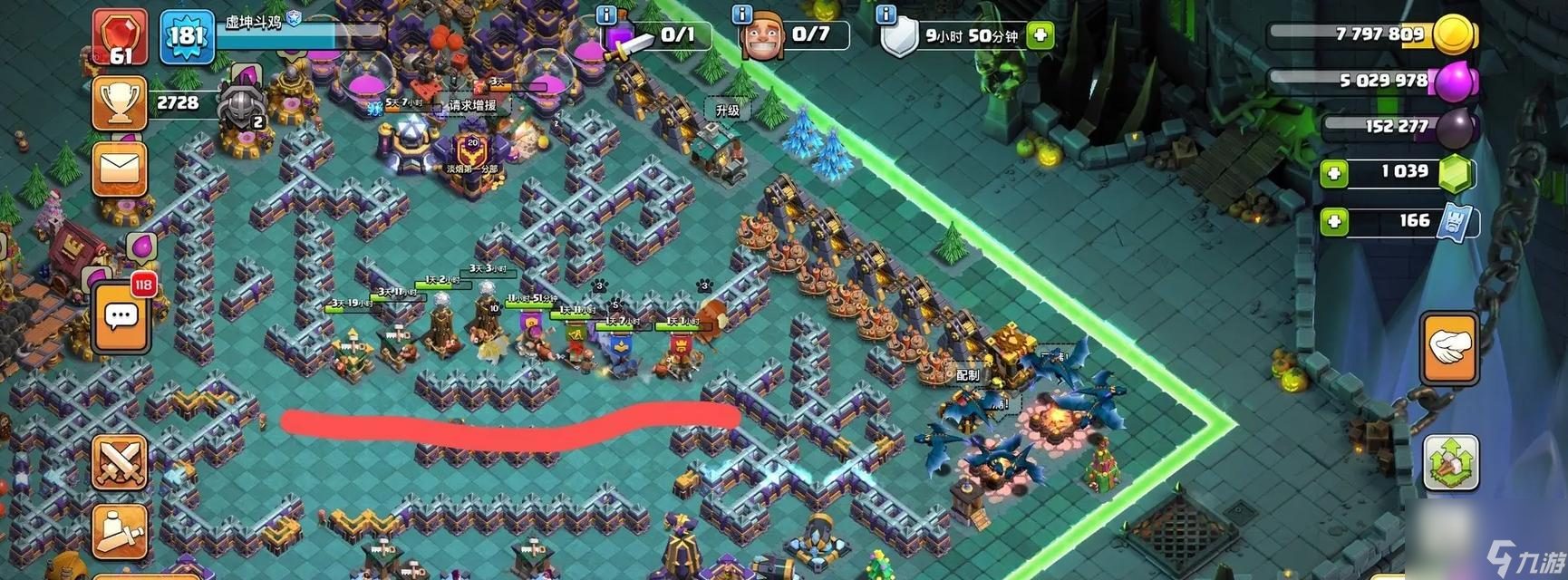Tap the pink elixir drop resource icon
Viewport: 1568px width, 580px height.
(1455, 82)
